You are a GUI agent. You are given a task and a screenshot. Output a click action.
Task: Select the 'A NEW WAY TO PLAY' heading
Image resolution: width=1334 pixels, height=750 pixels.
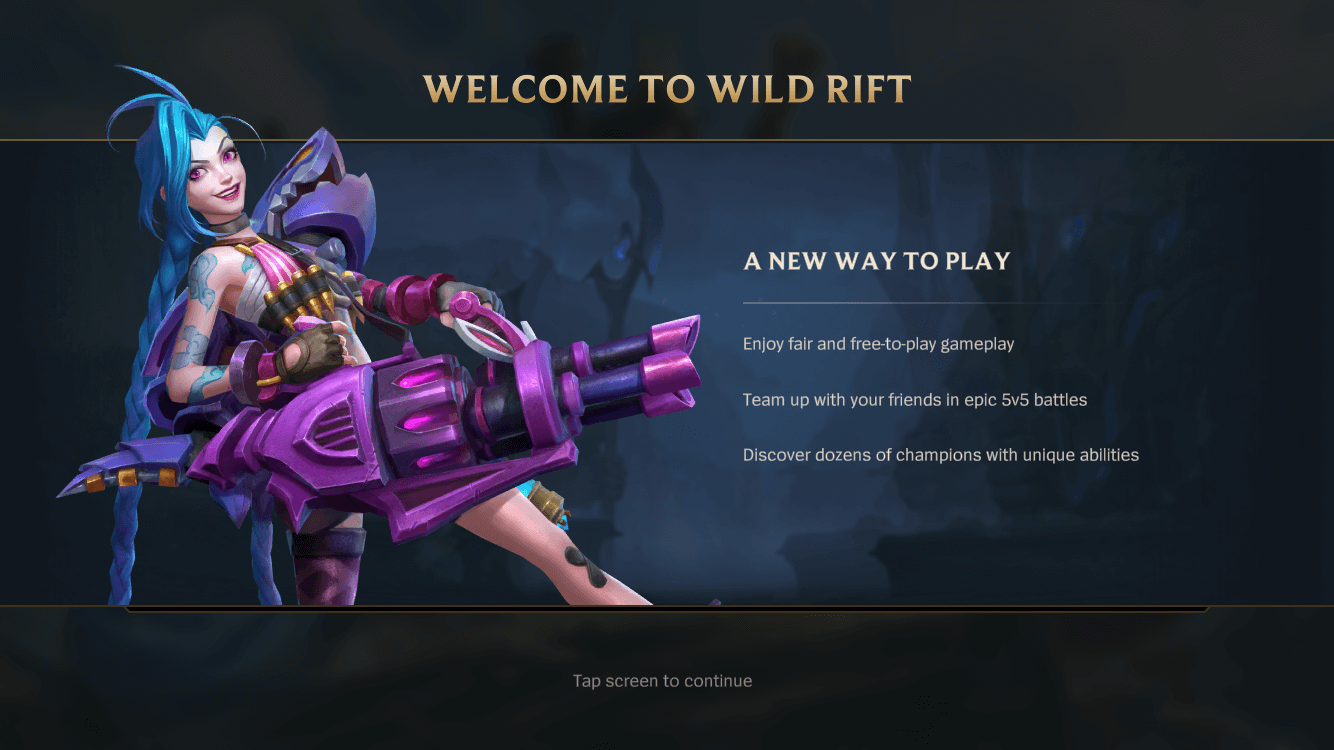876,261
